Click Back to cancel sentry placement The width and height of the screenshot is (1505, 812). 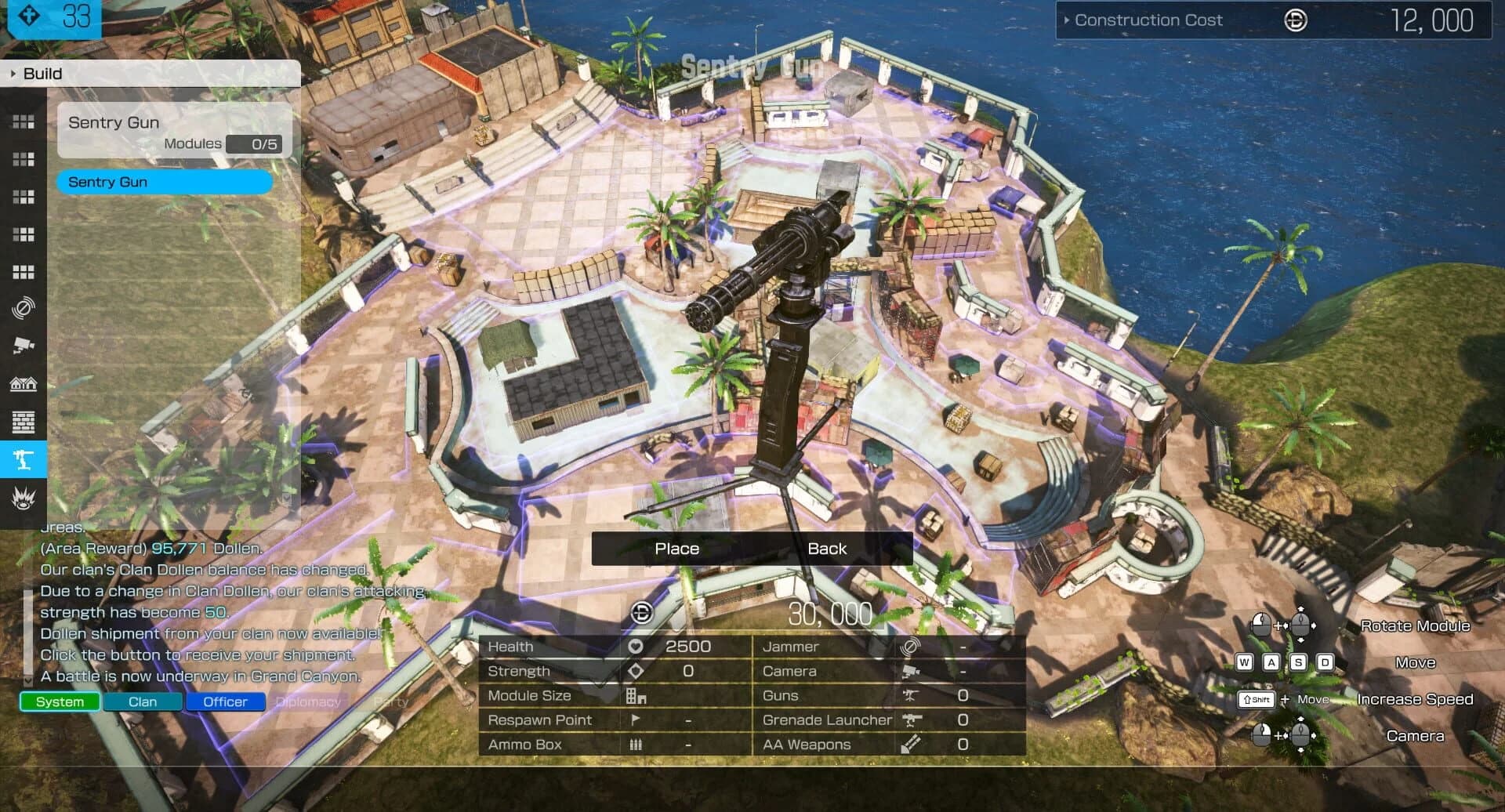click(x=828, y=549)
